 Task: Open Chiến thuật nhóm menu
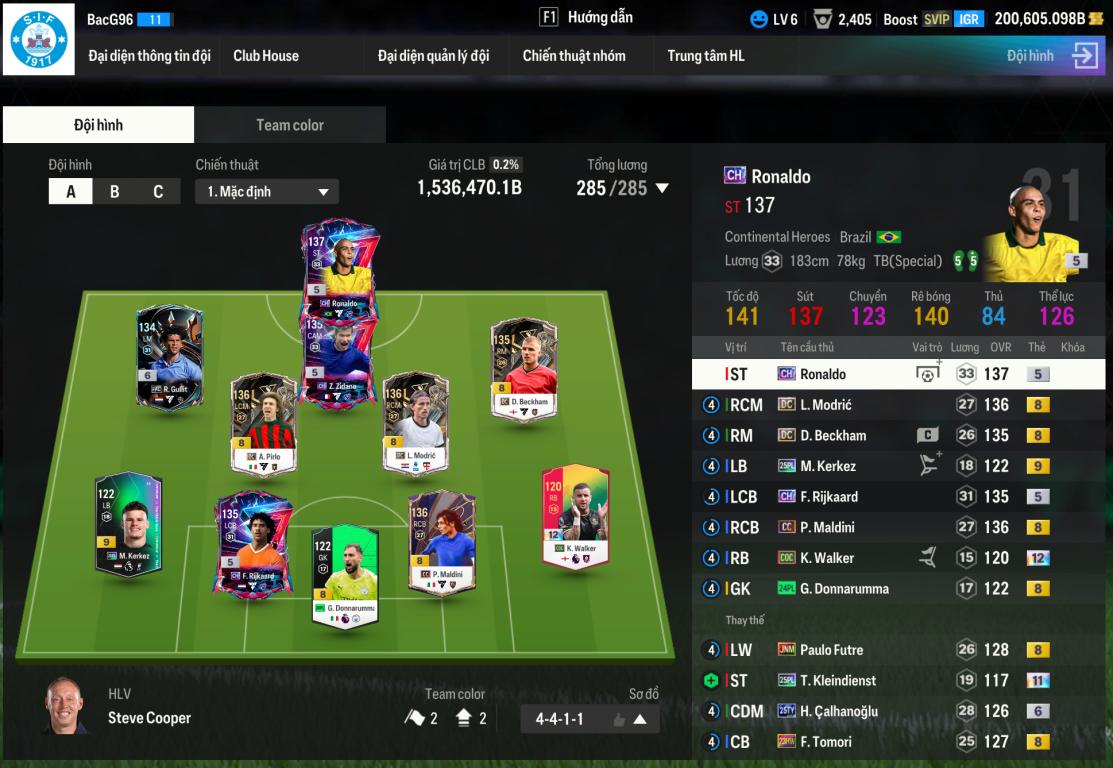[x=574, y=56]
